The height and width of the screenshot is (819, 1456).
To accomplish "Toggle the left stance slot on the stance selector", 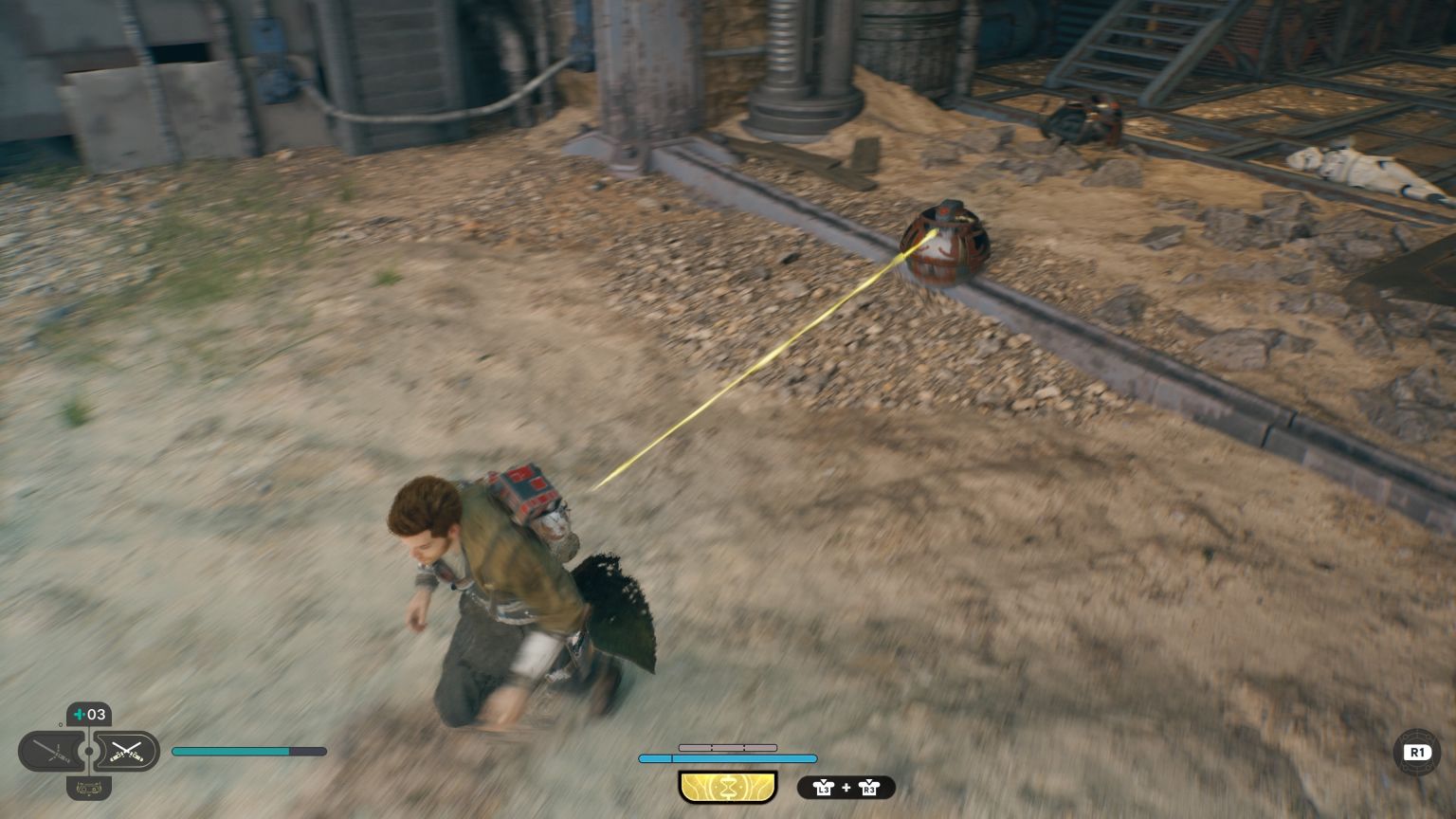I will 53,751.
